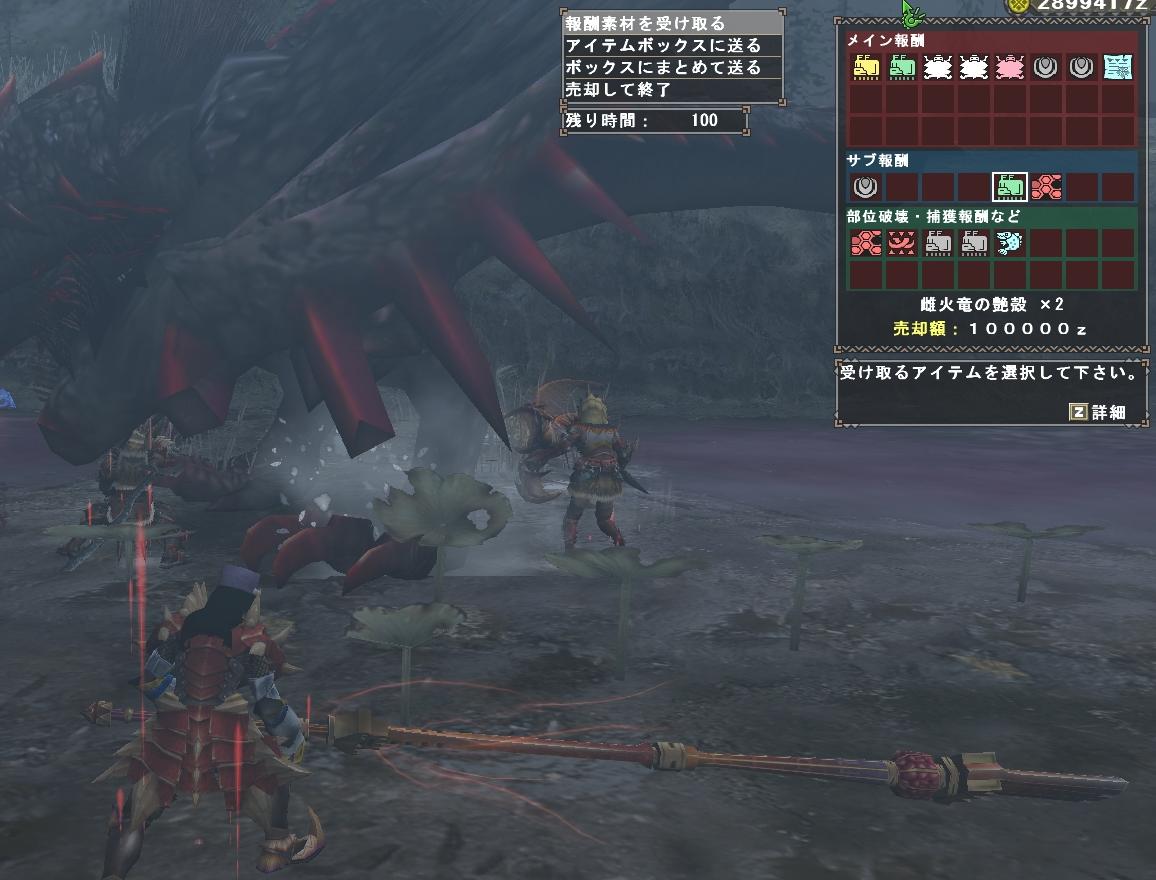
Task: Select the highlighted green ticket in sub rewards
Action: pyautogui.click(x=1010, y=187)
